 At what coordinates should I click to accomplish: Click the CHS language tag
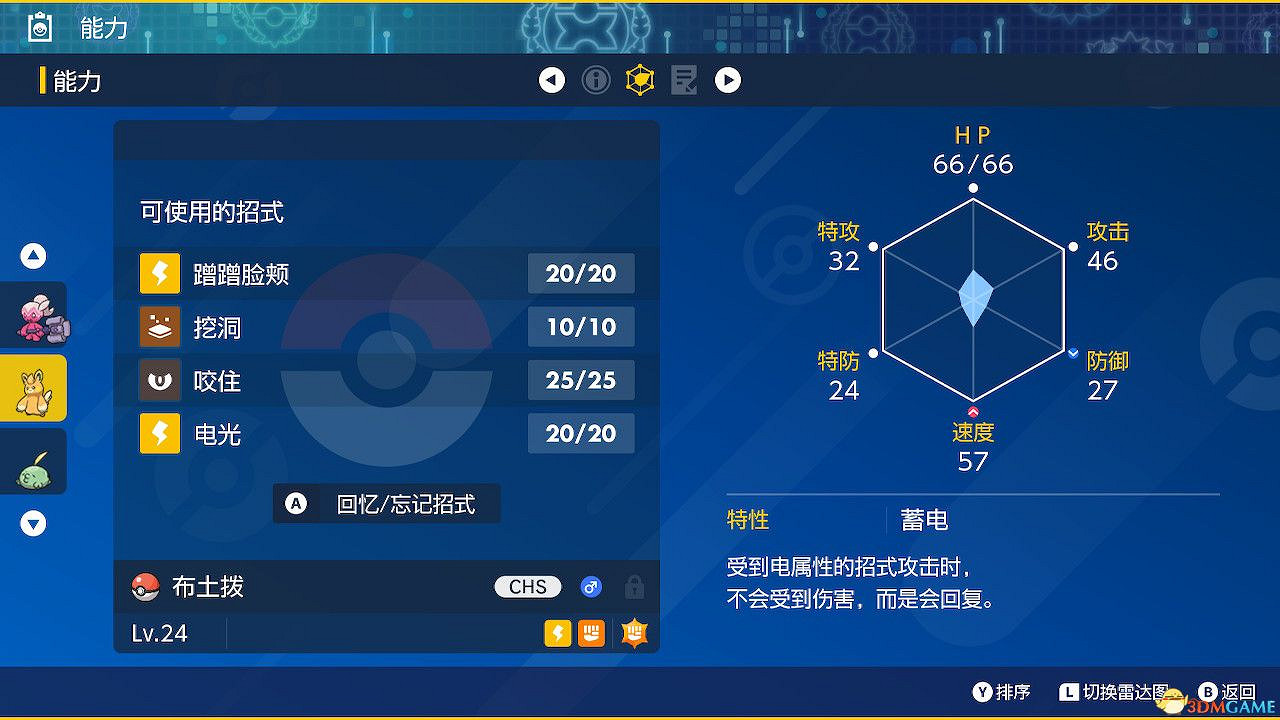tap(527, 587)
